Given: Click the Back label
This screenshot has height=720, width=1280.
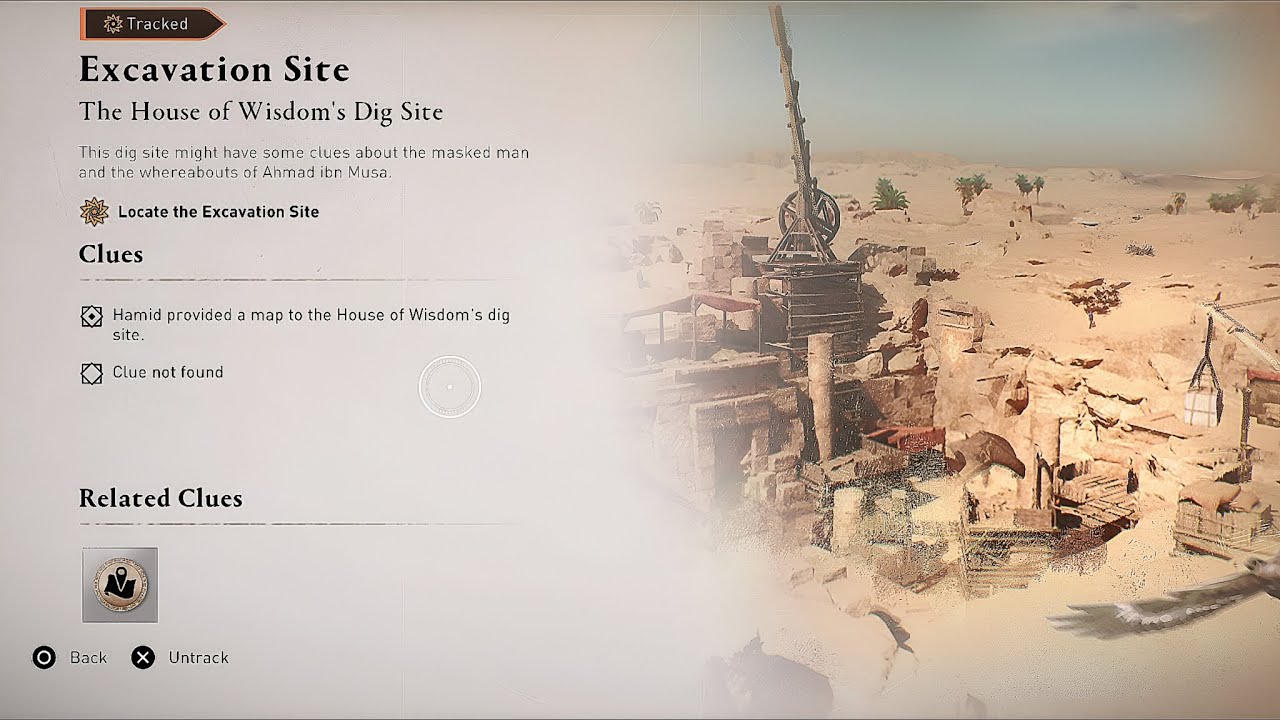Looking at the screenshot, I should [89, 658].
